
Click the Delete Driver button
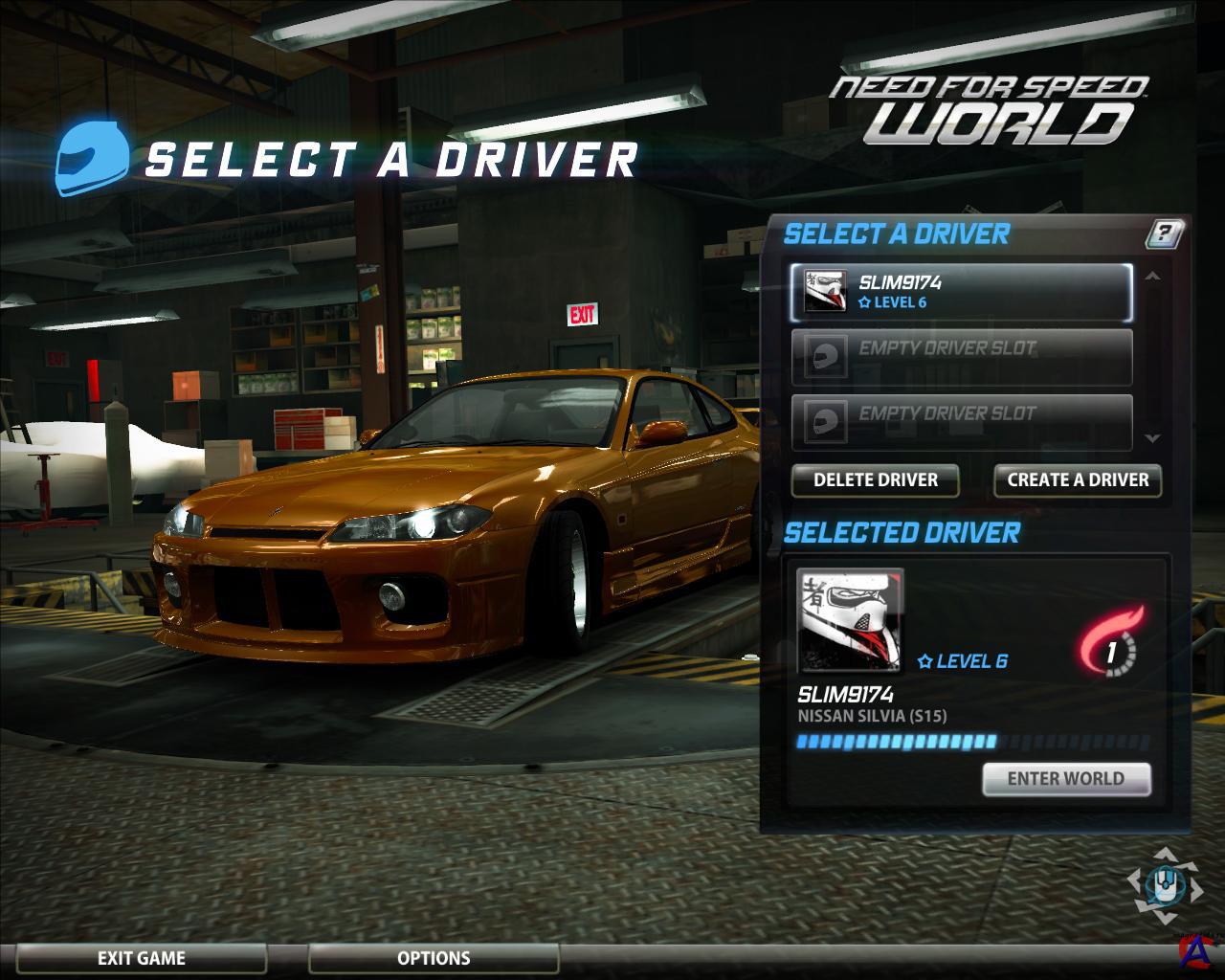click(x=875, y=479)
